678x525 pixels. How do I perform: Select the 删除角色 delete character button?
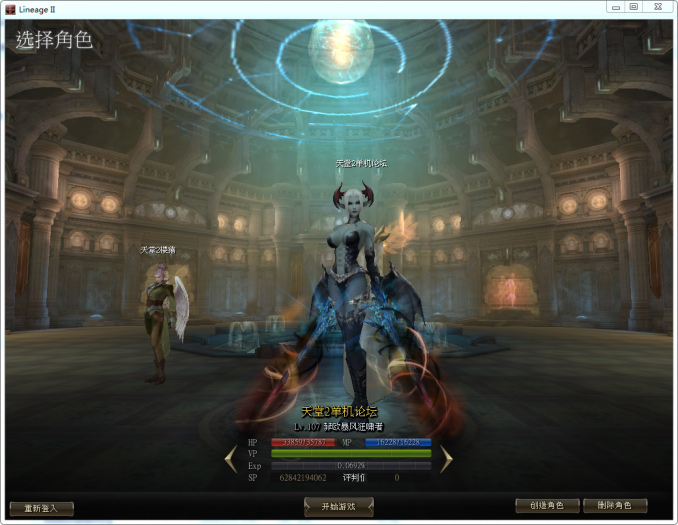(614, 506)
